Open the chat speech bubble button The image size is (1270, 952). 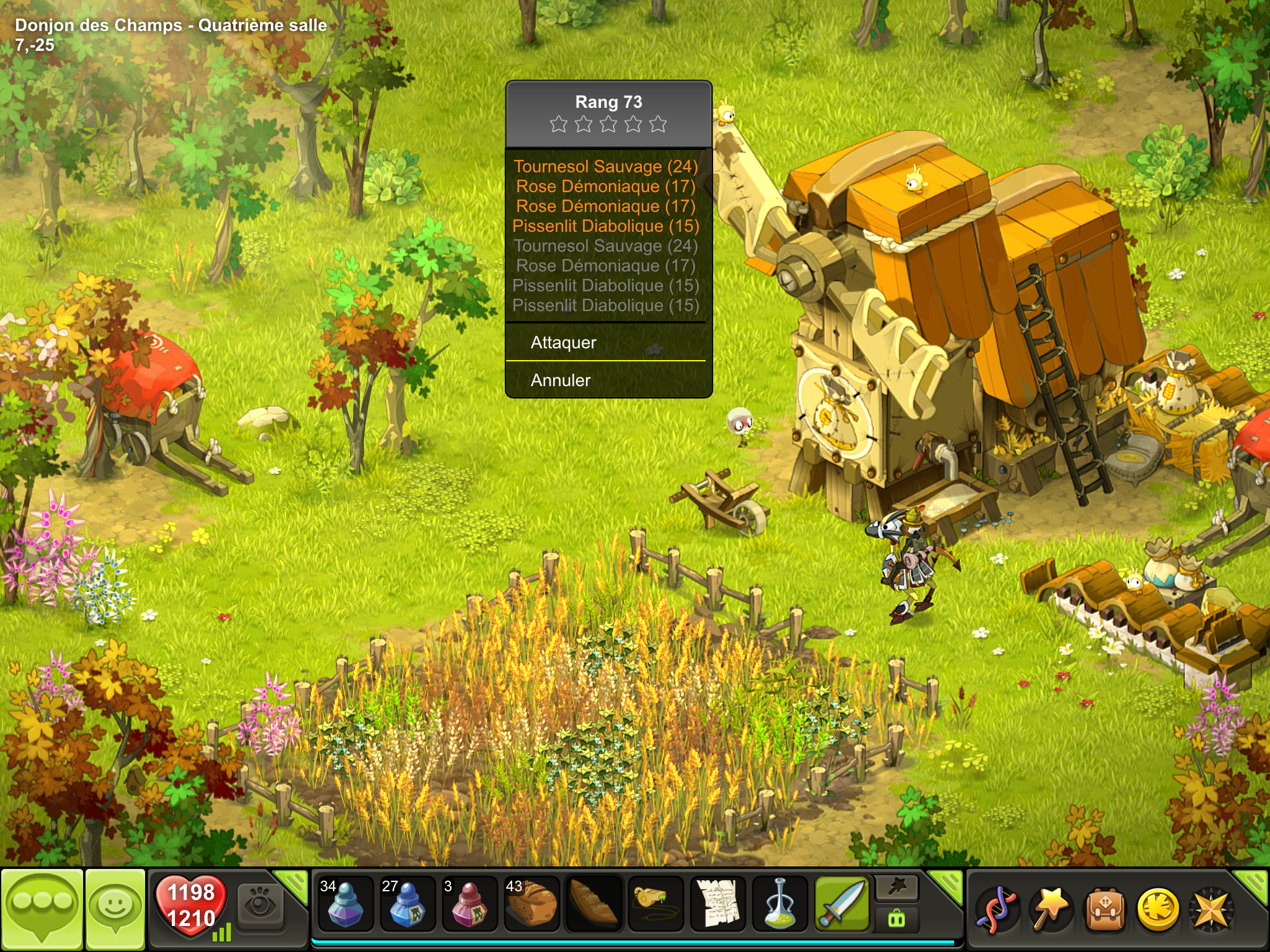click(42, 909)
